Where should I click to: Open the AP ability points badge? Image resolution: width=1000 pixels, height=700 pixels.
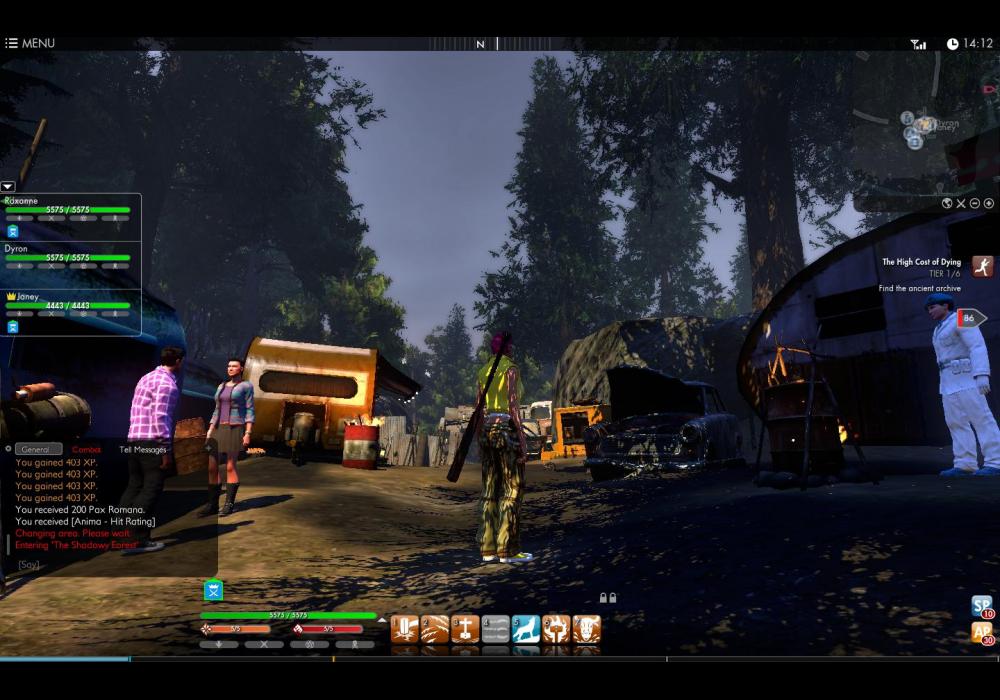click(x=982, y=633)
